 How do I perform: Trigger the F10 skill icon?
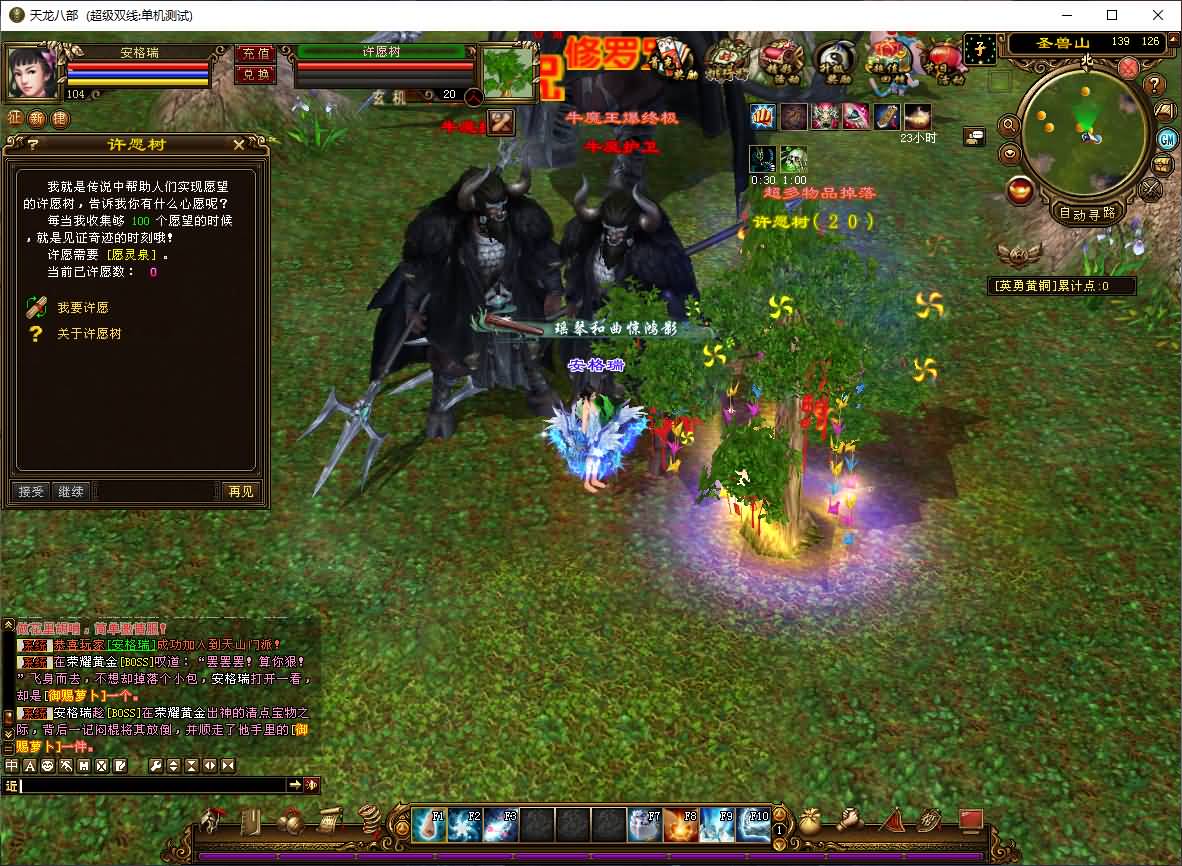753,825
